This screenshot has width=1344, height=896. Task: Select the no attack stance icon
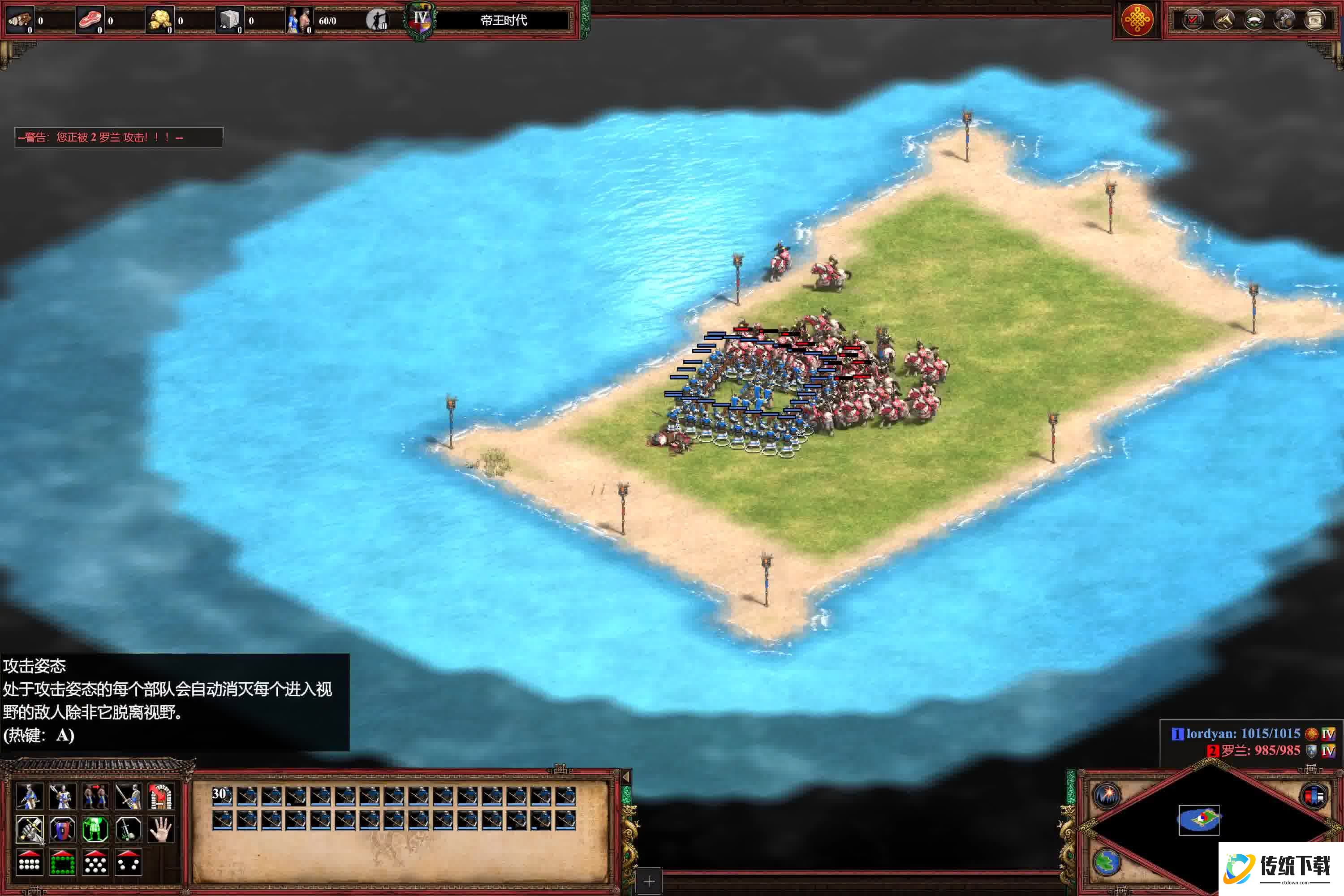128,829
